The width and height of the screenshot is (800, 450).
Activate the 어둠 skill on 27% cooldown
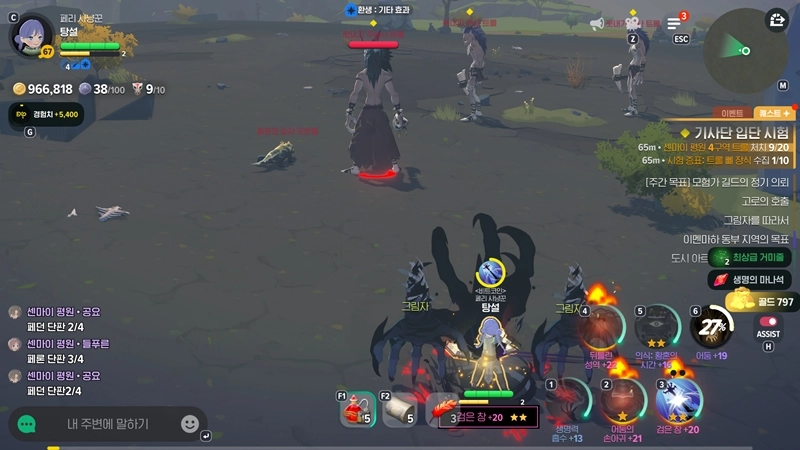(713, 326)
